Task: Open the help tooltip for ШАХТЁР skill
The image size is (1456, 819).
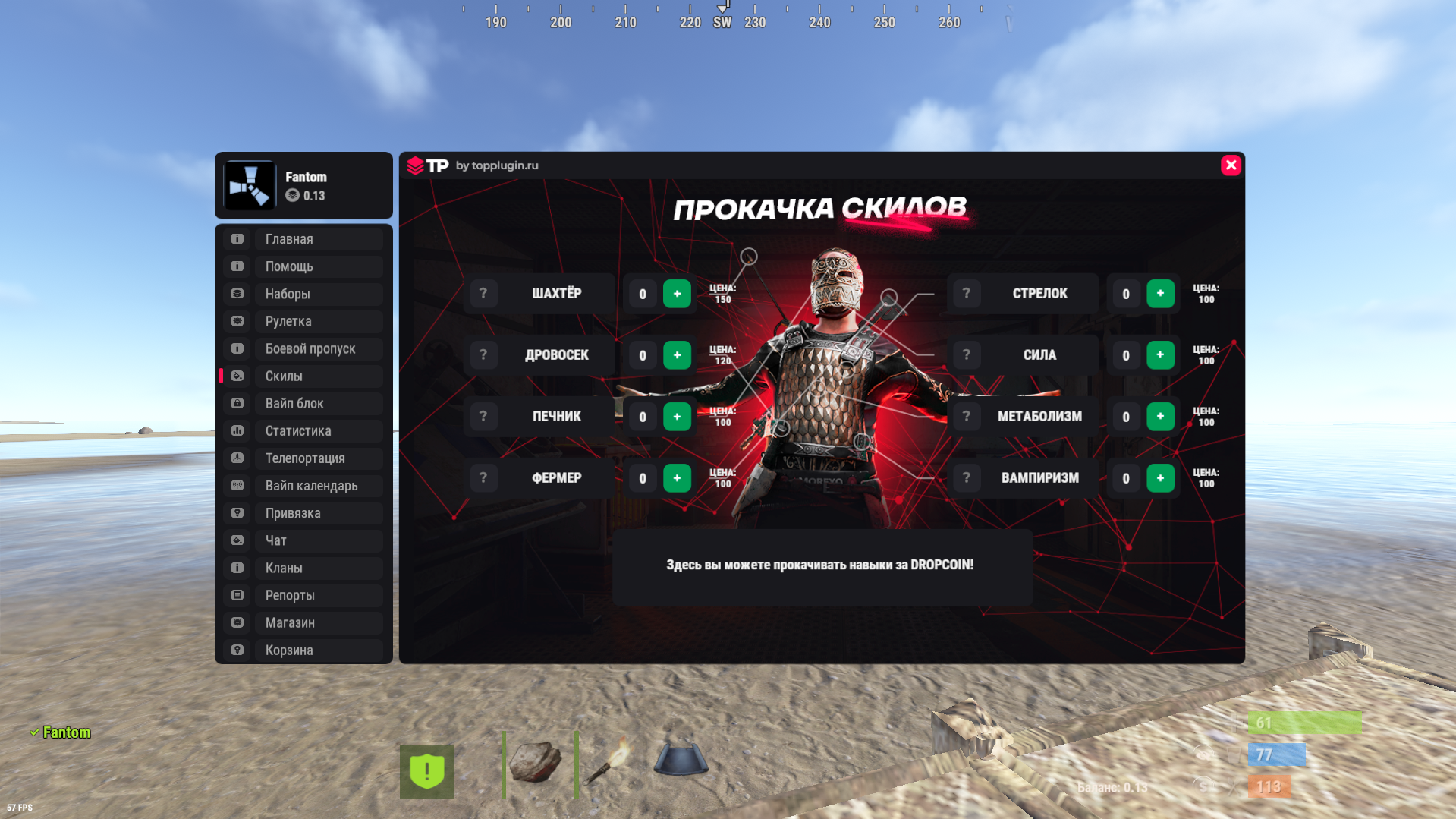Action: (483, 293)
